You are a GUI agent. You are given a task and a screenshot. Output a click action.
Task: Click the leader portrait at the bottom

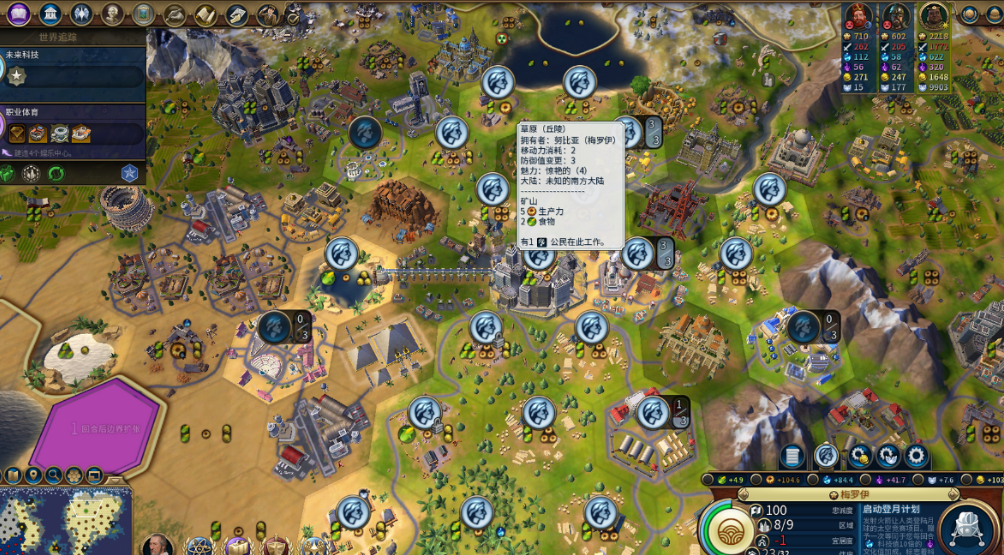click(157, 545)
